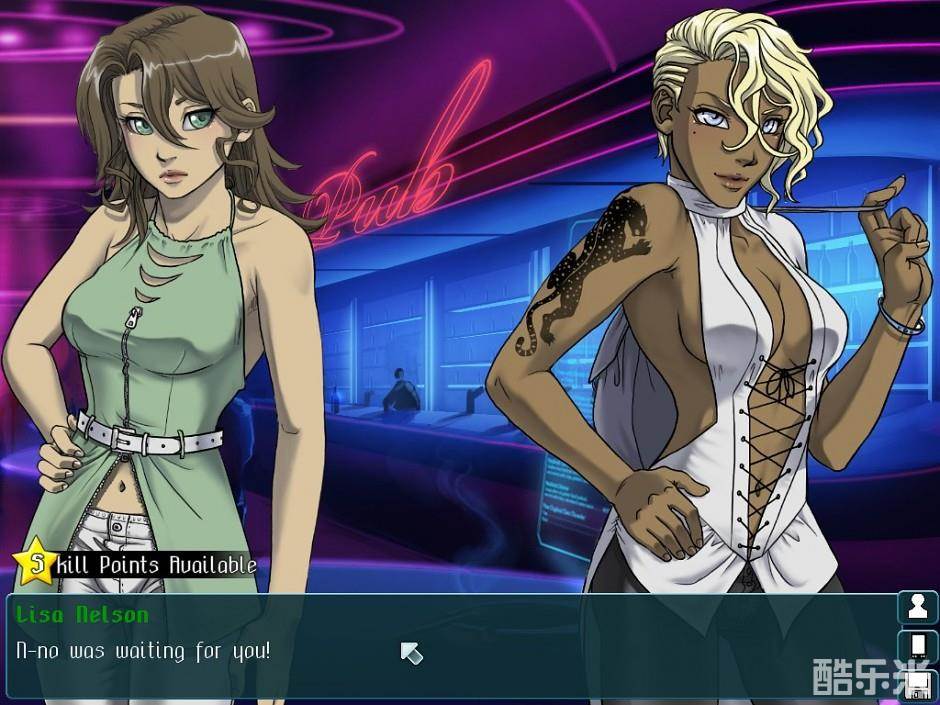The height and width of the screenshot is (705, 940).
Task: Click the floppy disk save icon
Action: 917,686
